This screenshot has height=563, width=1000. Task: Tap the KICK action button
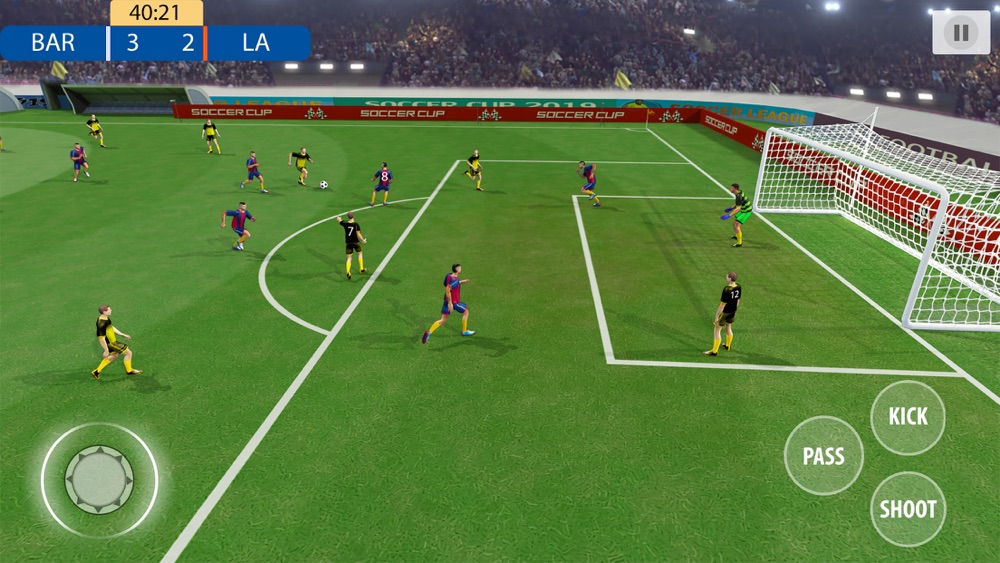tap(907, 417)
